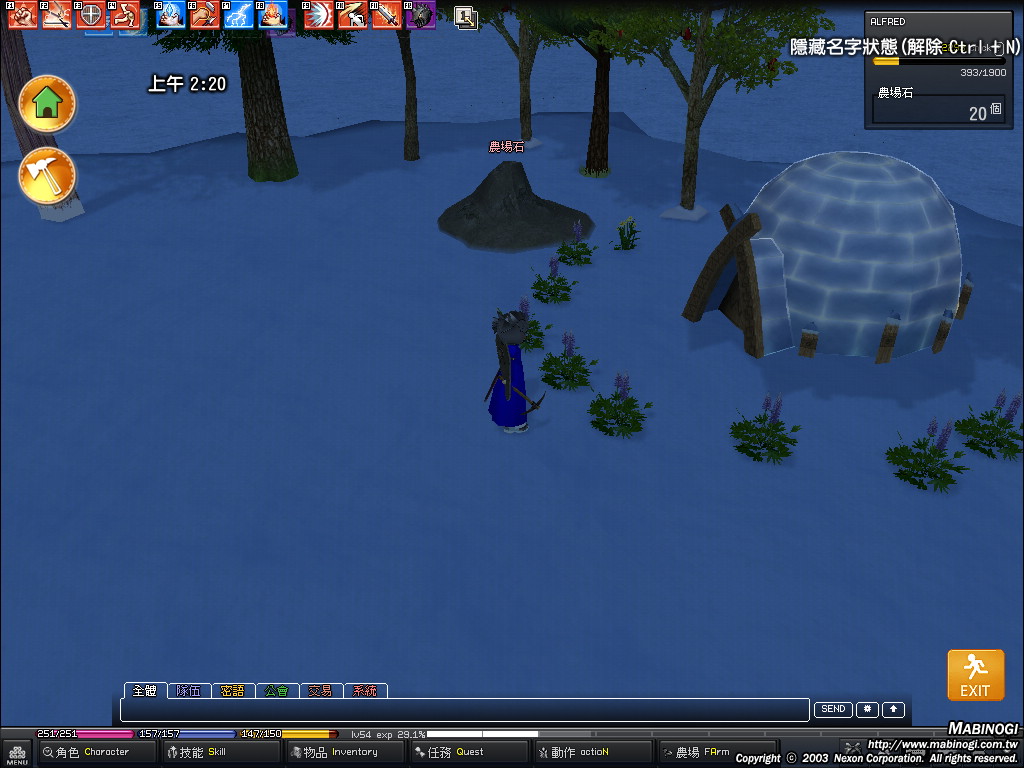Use the F3 shield defense skill

tap(91, 14)
